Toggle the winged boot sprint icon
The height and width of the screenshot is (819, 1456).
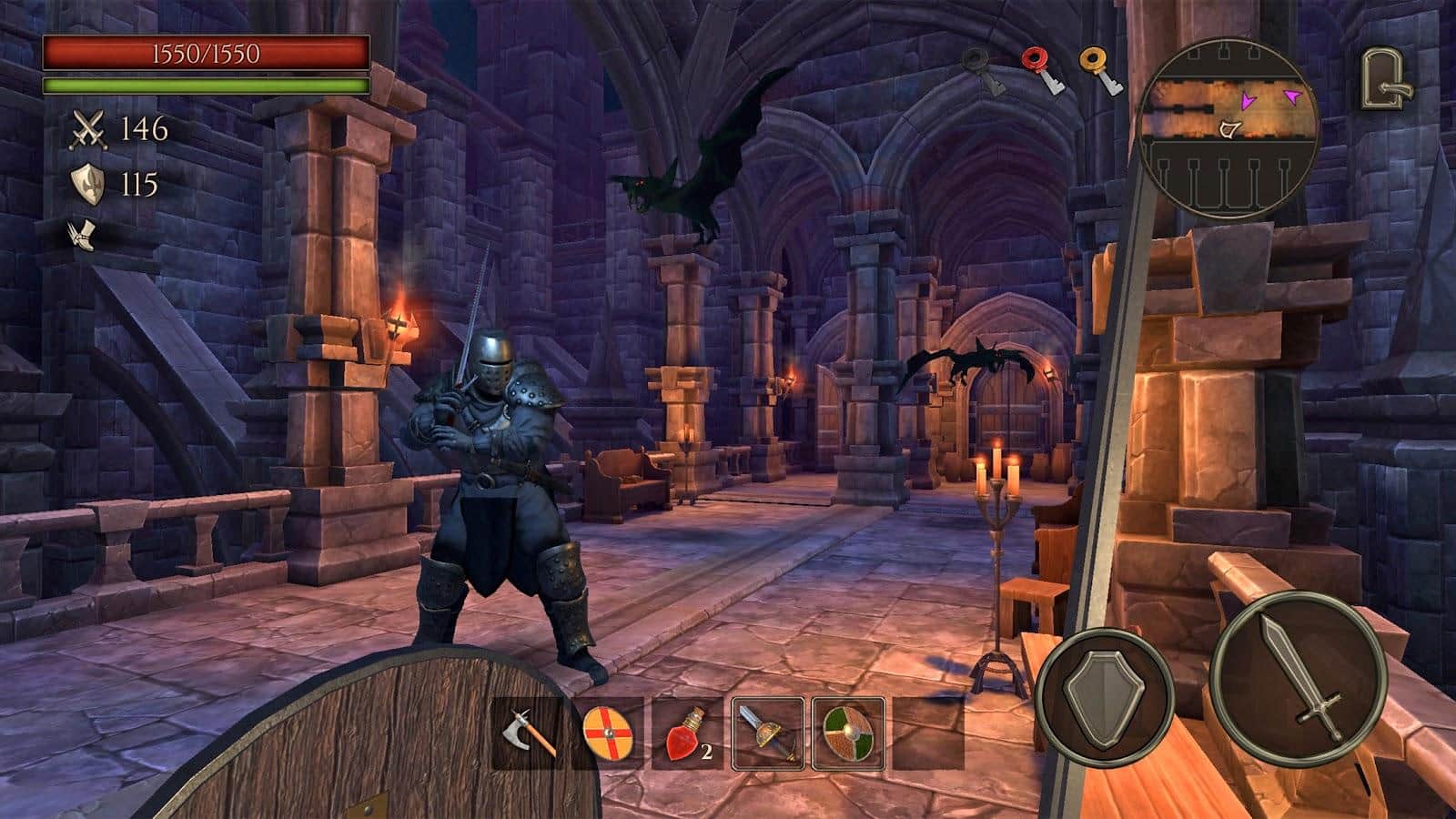click(80, 235)
